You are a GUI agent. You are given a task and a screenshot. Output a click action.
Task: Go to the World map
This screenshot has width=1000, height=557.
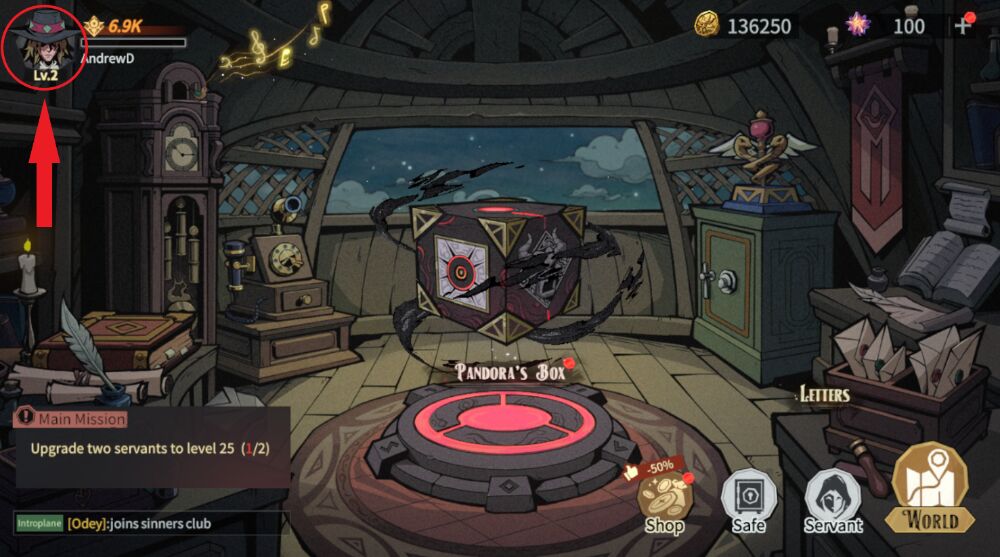pyautogui.click(x=930, y=490)
